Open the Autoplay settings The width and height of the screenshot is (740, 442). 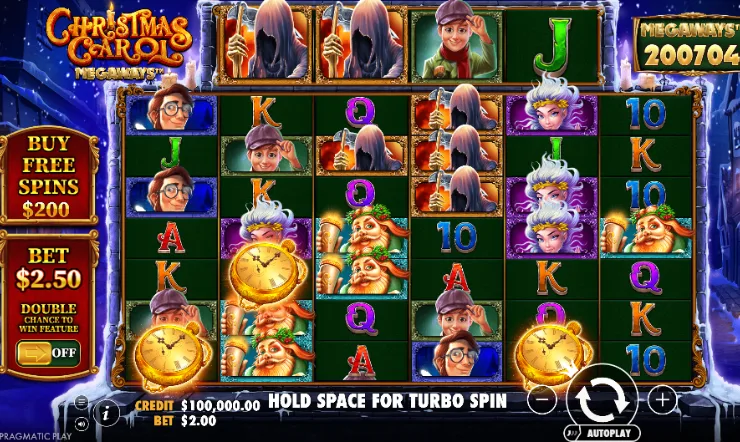[602, 434]
